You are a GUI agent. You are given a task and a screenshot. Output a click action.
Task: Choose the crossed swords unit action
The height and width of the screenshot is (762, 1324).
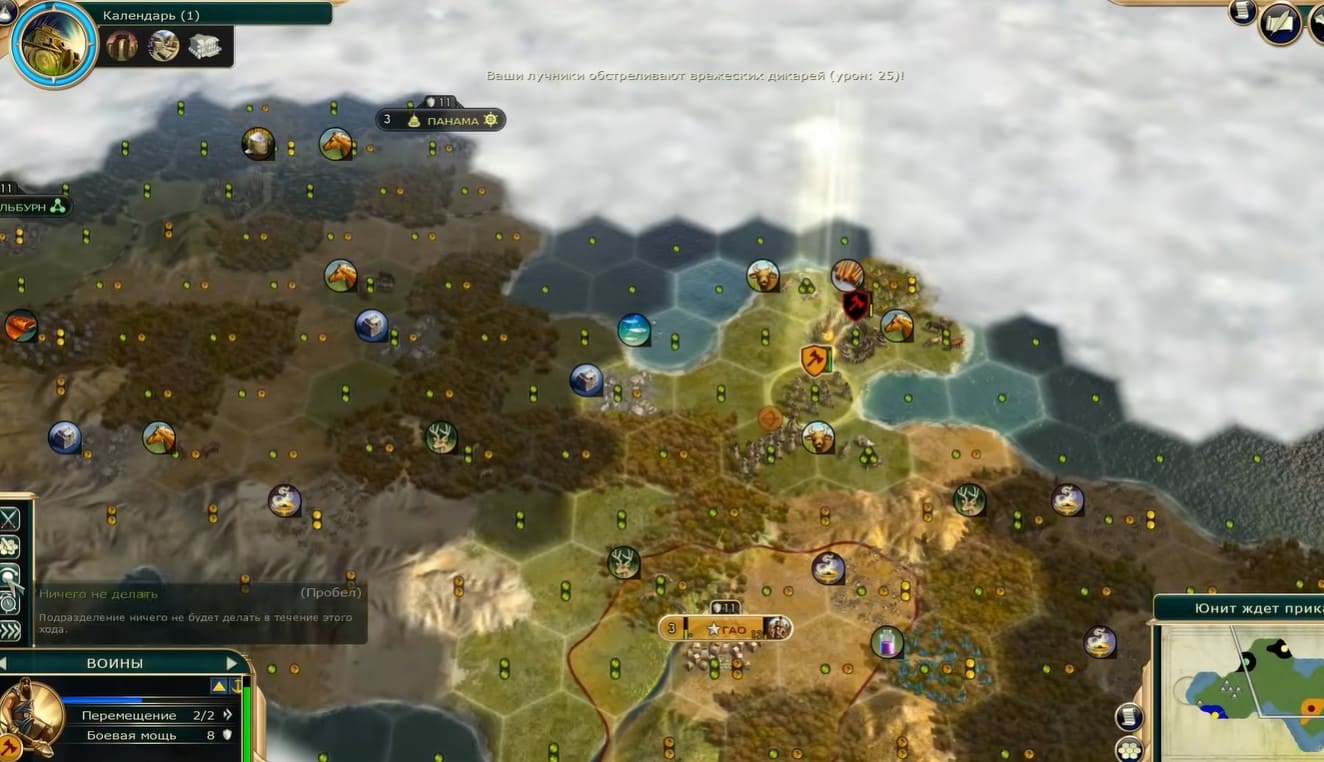[x=9, y=518]
